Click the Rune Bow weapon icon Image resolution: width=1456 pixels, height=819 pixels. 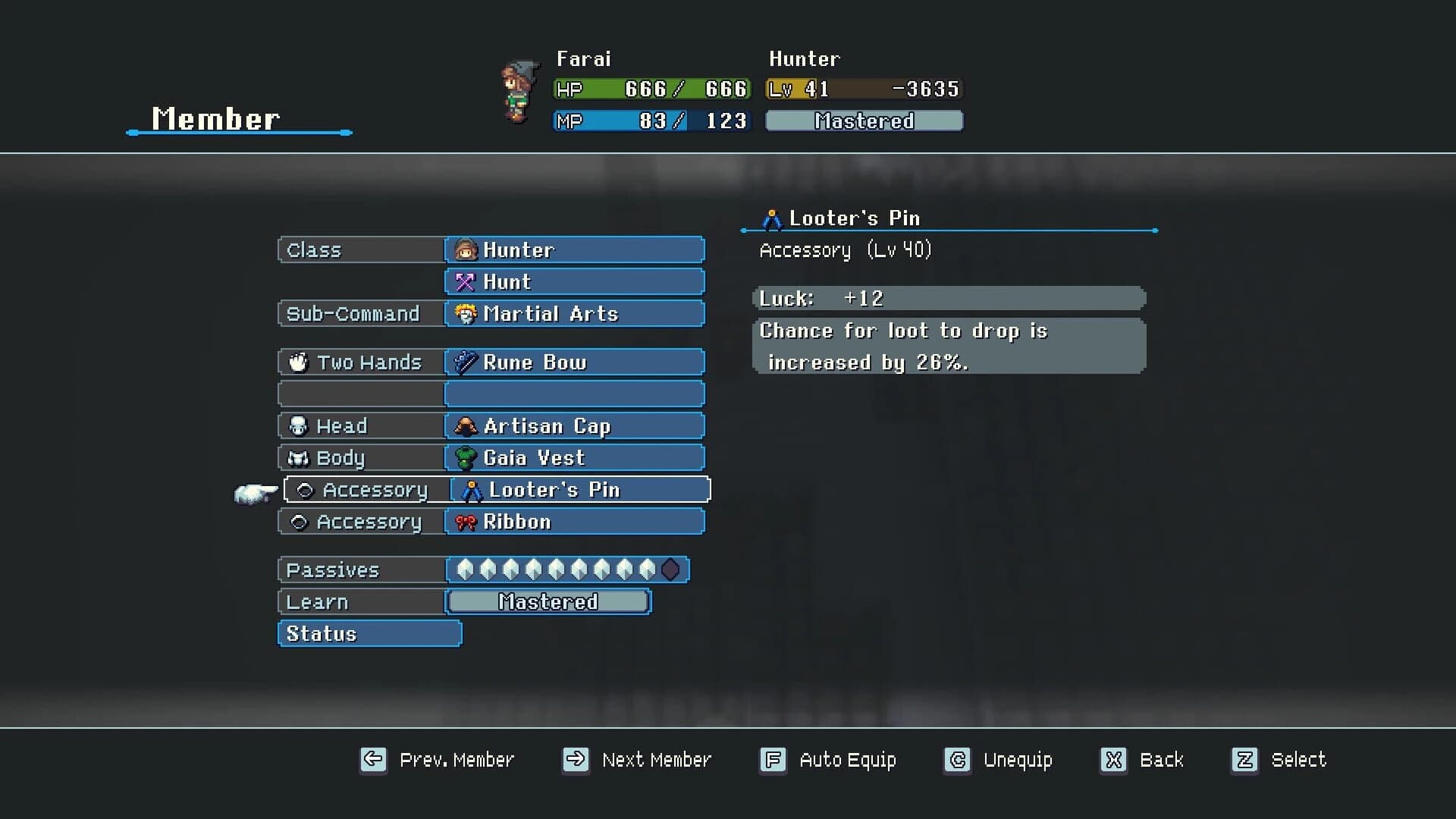click(466, 362)
